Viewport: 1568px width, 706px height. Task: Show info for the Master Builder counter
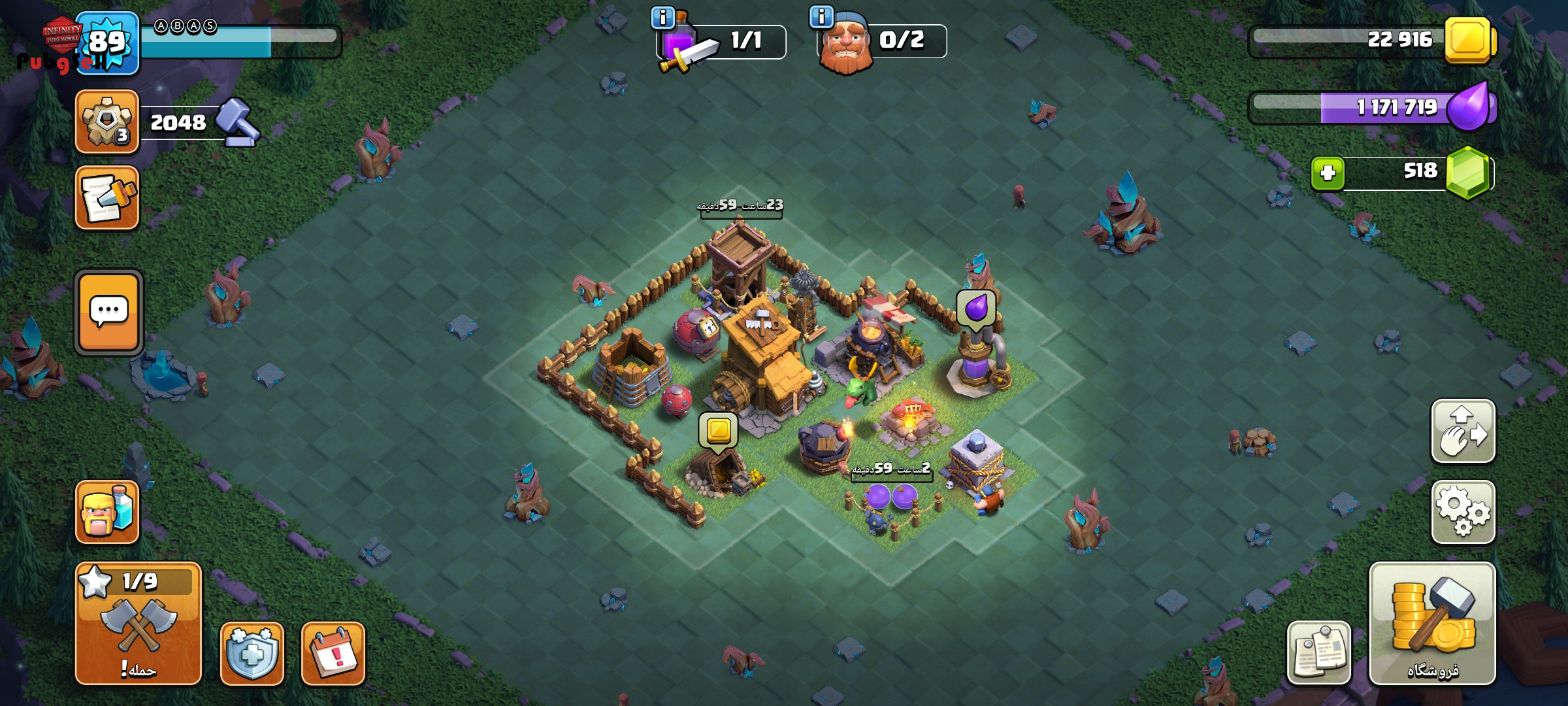click(x=821, y=16)
